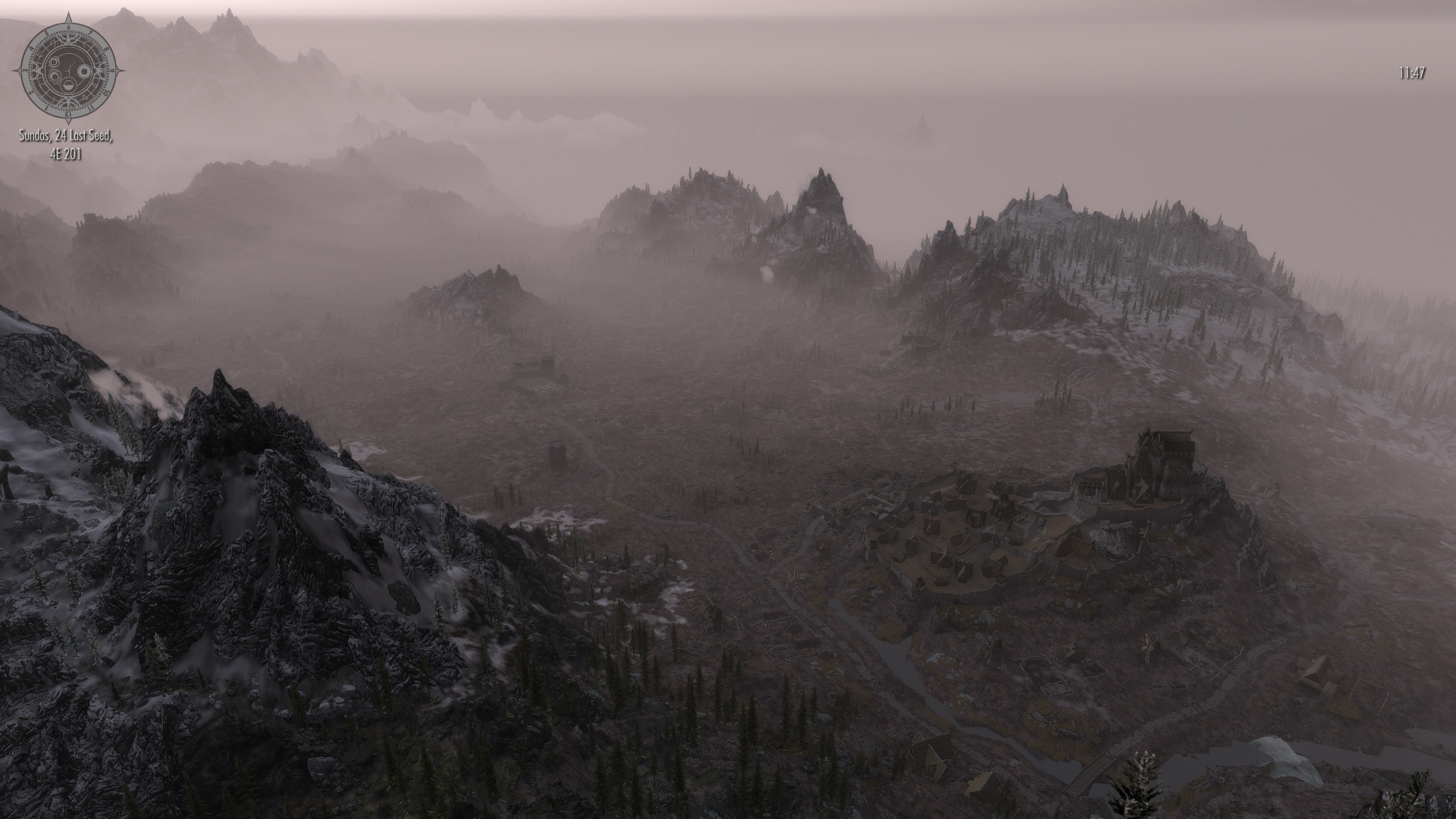Click the circular moon-phase clock widget
Image resolution: width=1456 pixels, height=819 pixels.
click(x=68, y=69)
